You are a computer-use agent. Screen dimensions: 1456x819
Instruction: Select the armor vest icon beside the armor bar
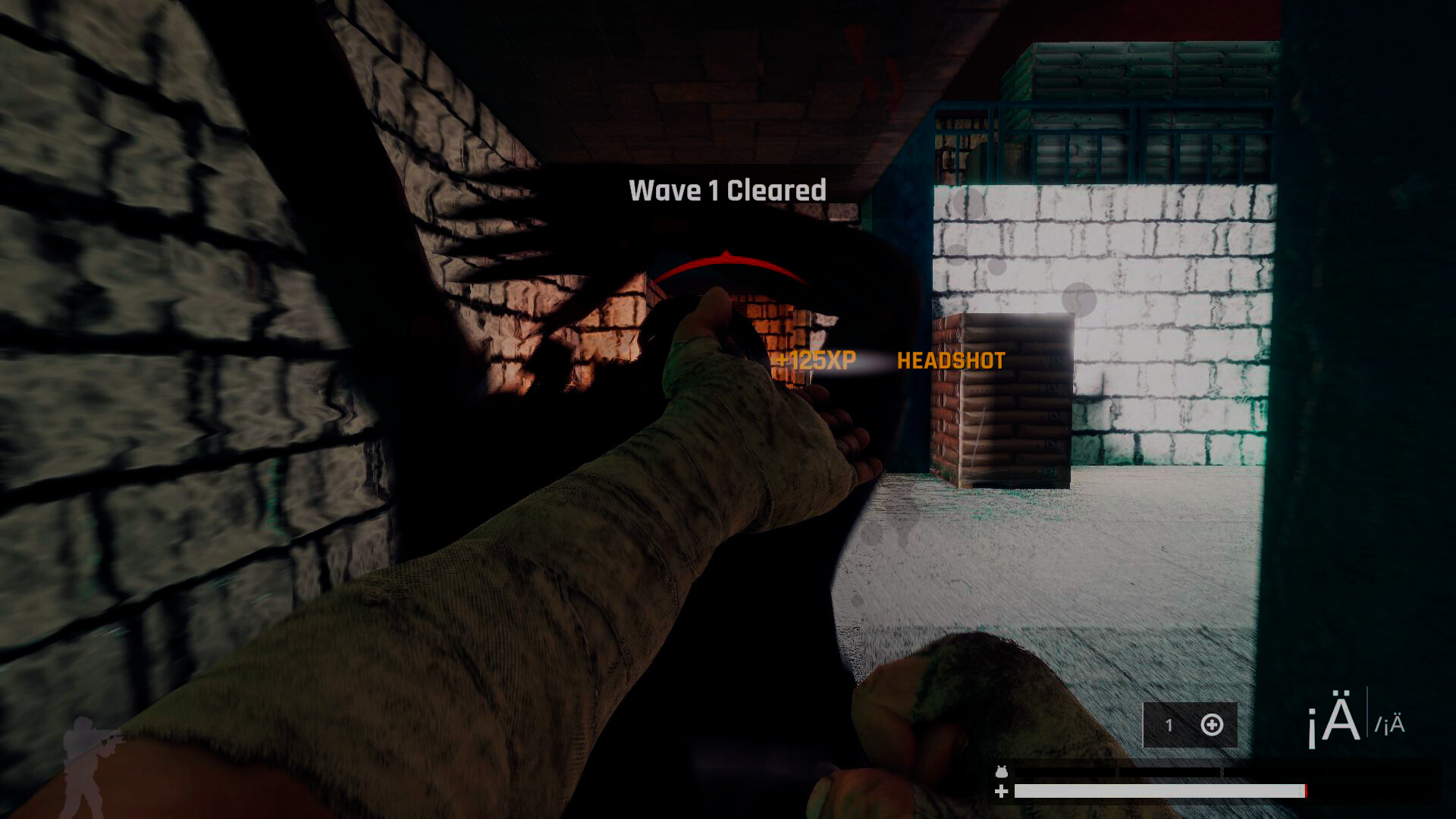pyautogui.click(x=1001, y=772)
